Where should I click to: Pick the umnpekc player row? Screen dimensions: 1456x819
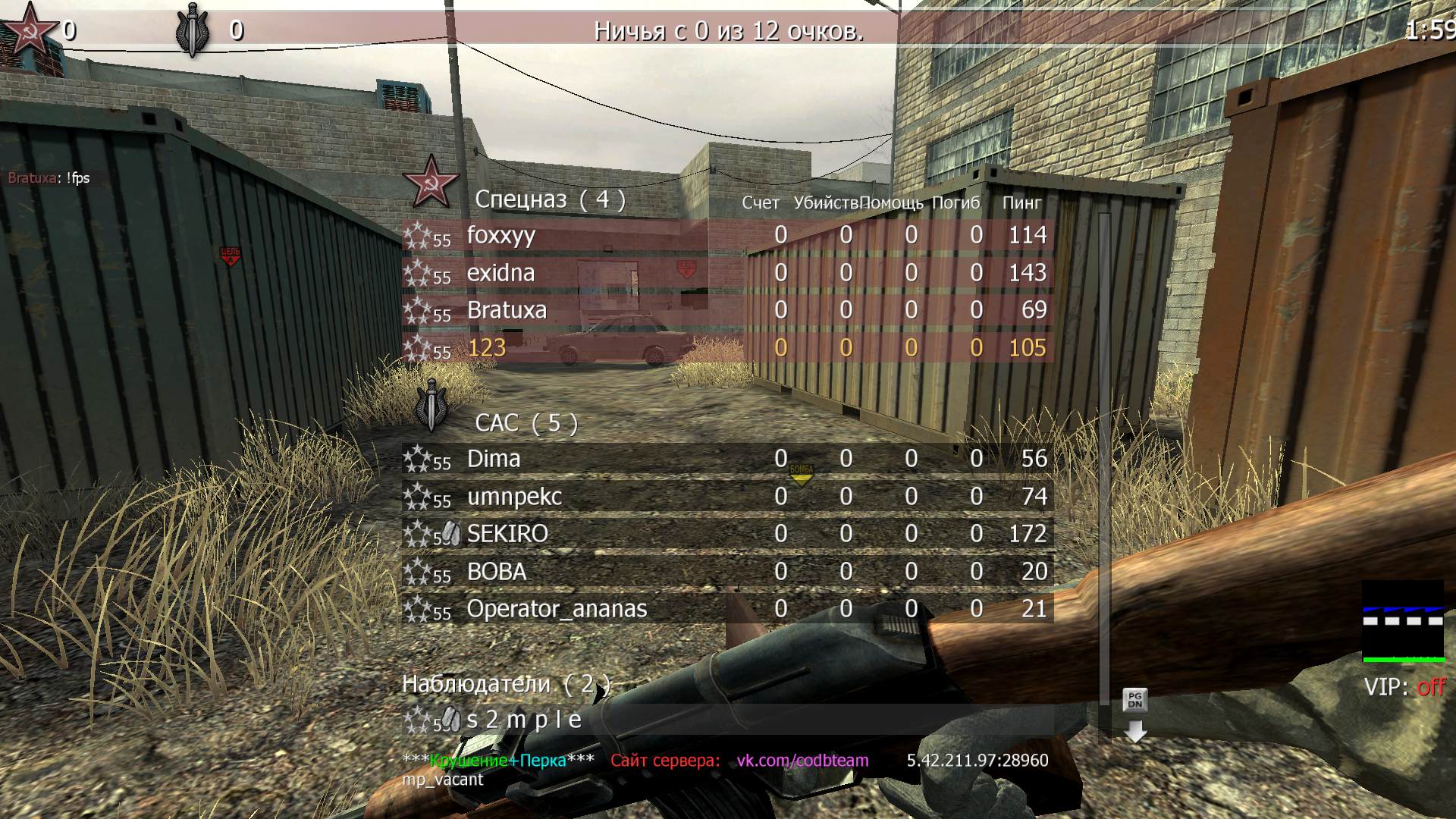tap(514, 497)
